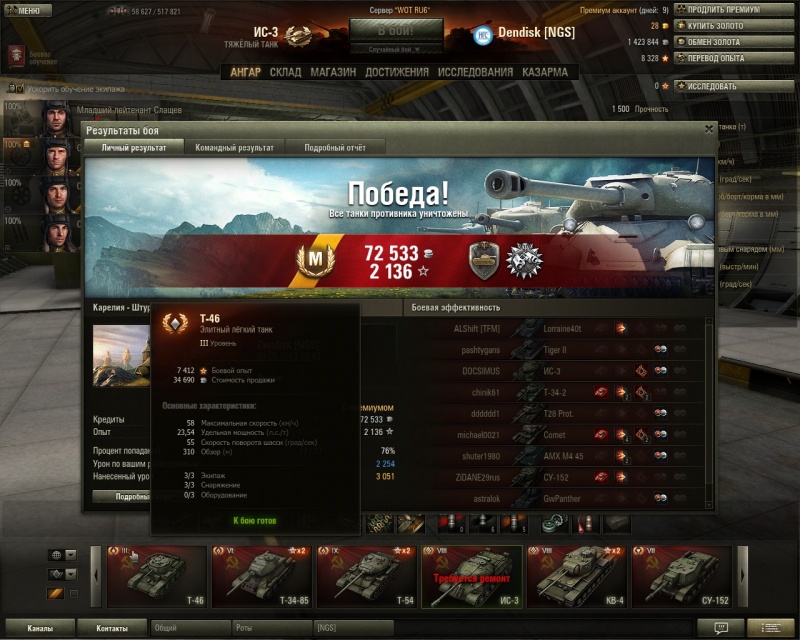
Task: Switch to Командный результат tab
Action: (234, 147)
